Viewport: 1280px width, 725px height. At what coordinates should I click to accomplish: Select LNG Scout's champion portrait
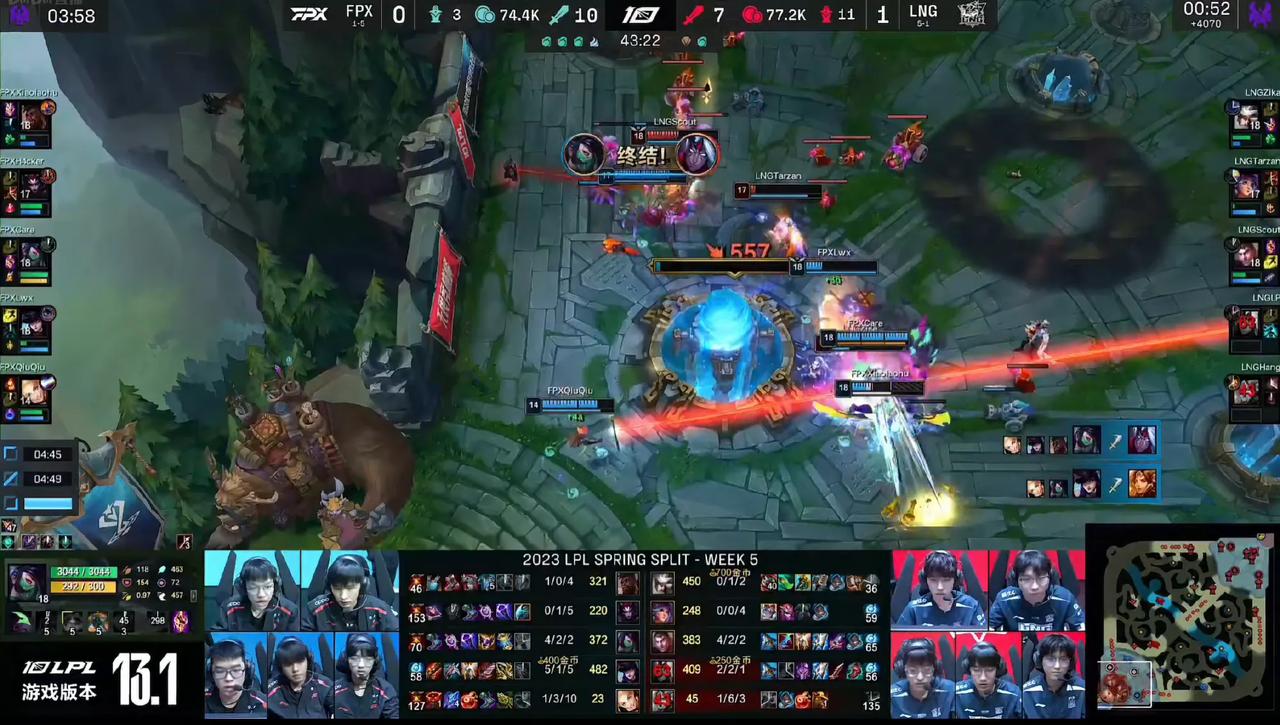point(1247,254)
